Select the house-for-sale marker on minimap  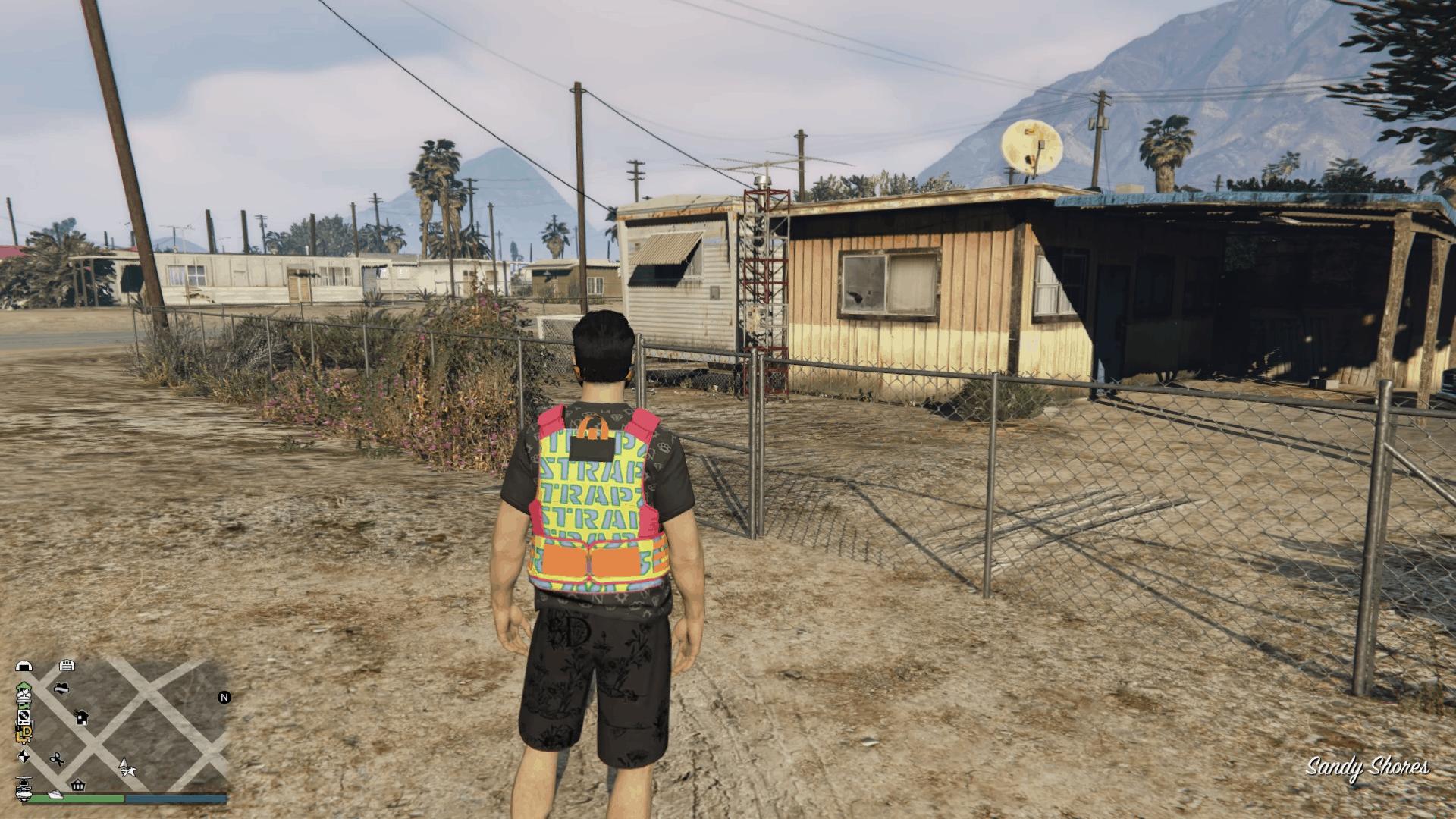[81, 717]
